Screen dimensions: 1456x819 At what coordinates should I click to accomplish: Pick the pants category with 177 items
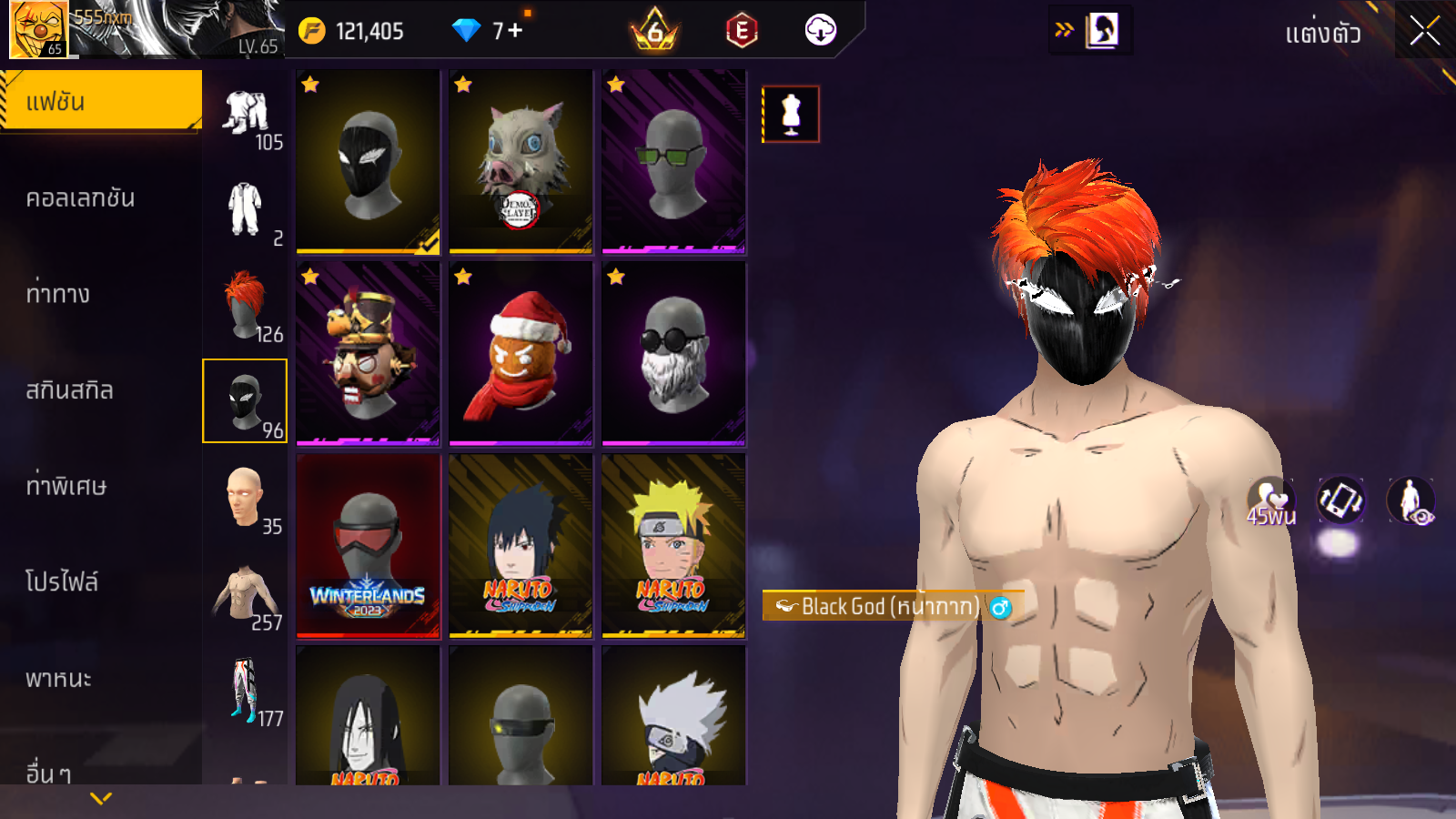(x=245, y=691)
